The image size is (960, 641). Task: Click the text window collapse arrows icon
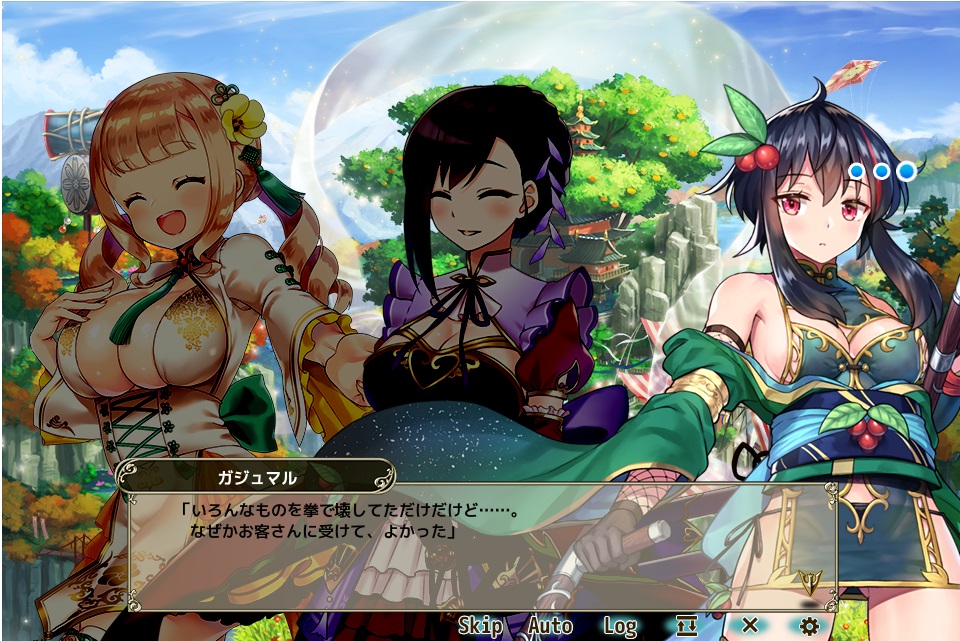coord(686,627)
